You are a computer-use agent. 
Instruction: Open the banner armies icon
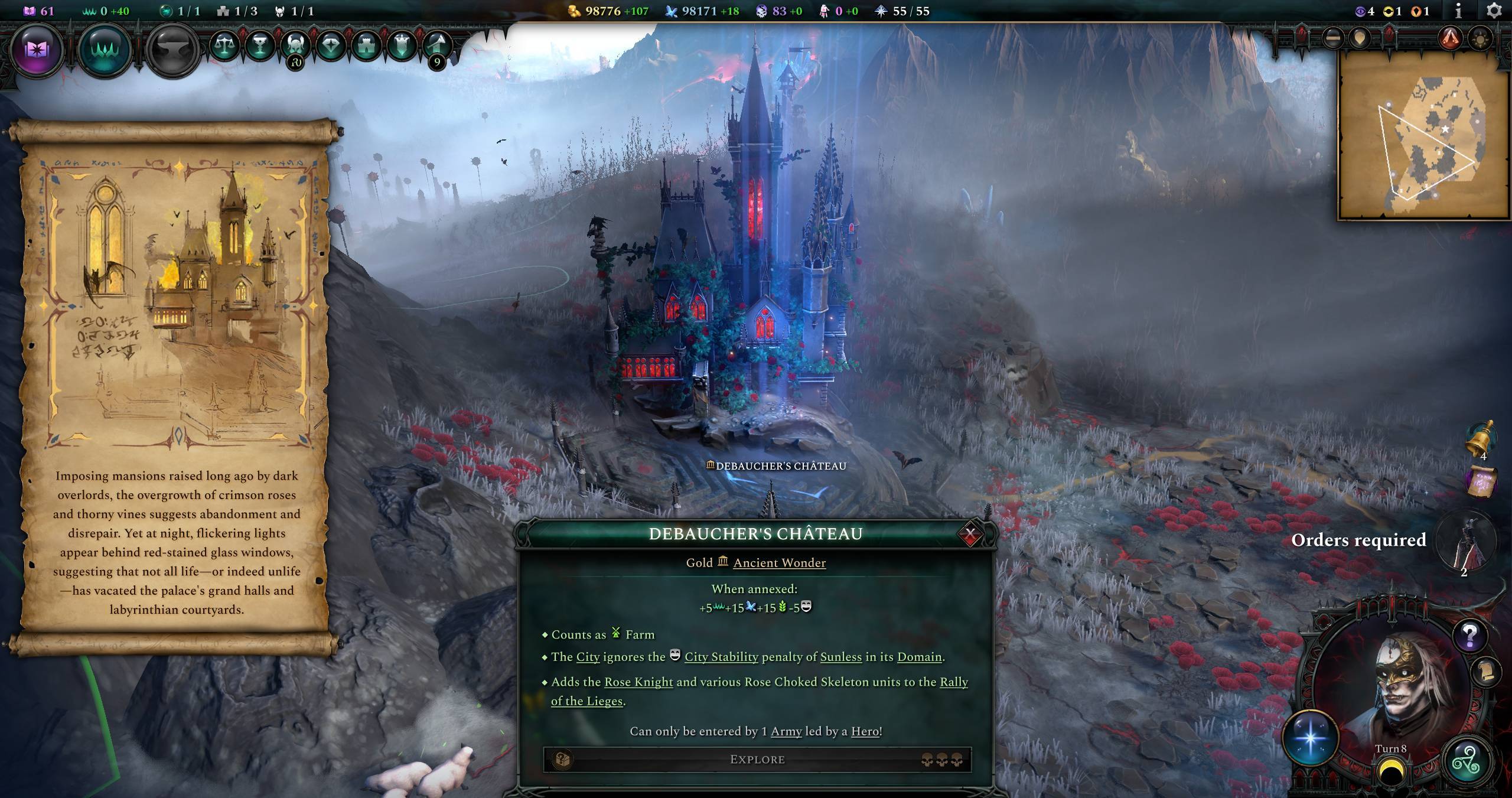click(402, 45)
